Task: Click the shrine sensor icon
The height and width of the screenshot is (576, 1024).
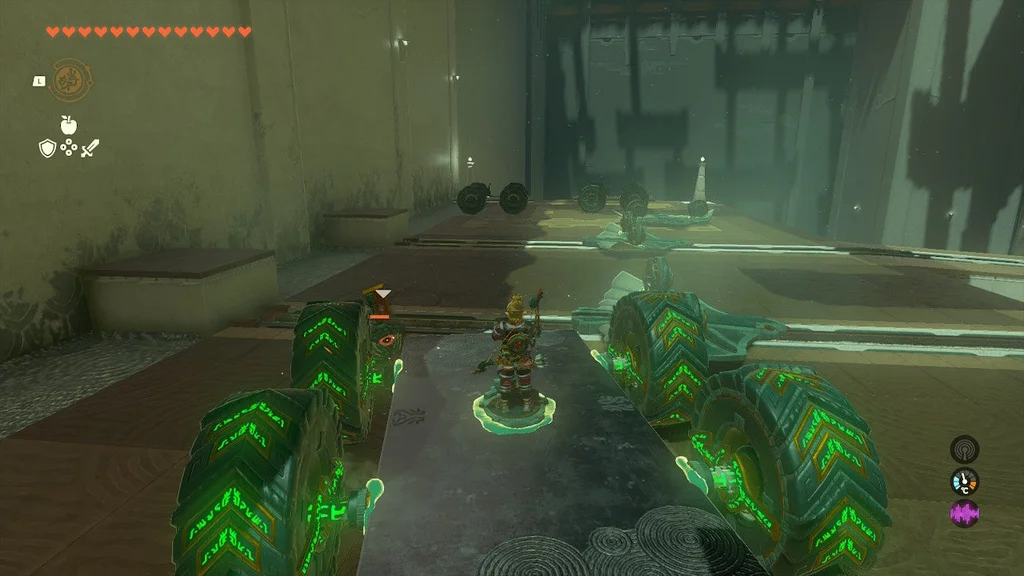Action: 964,449
